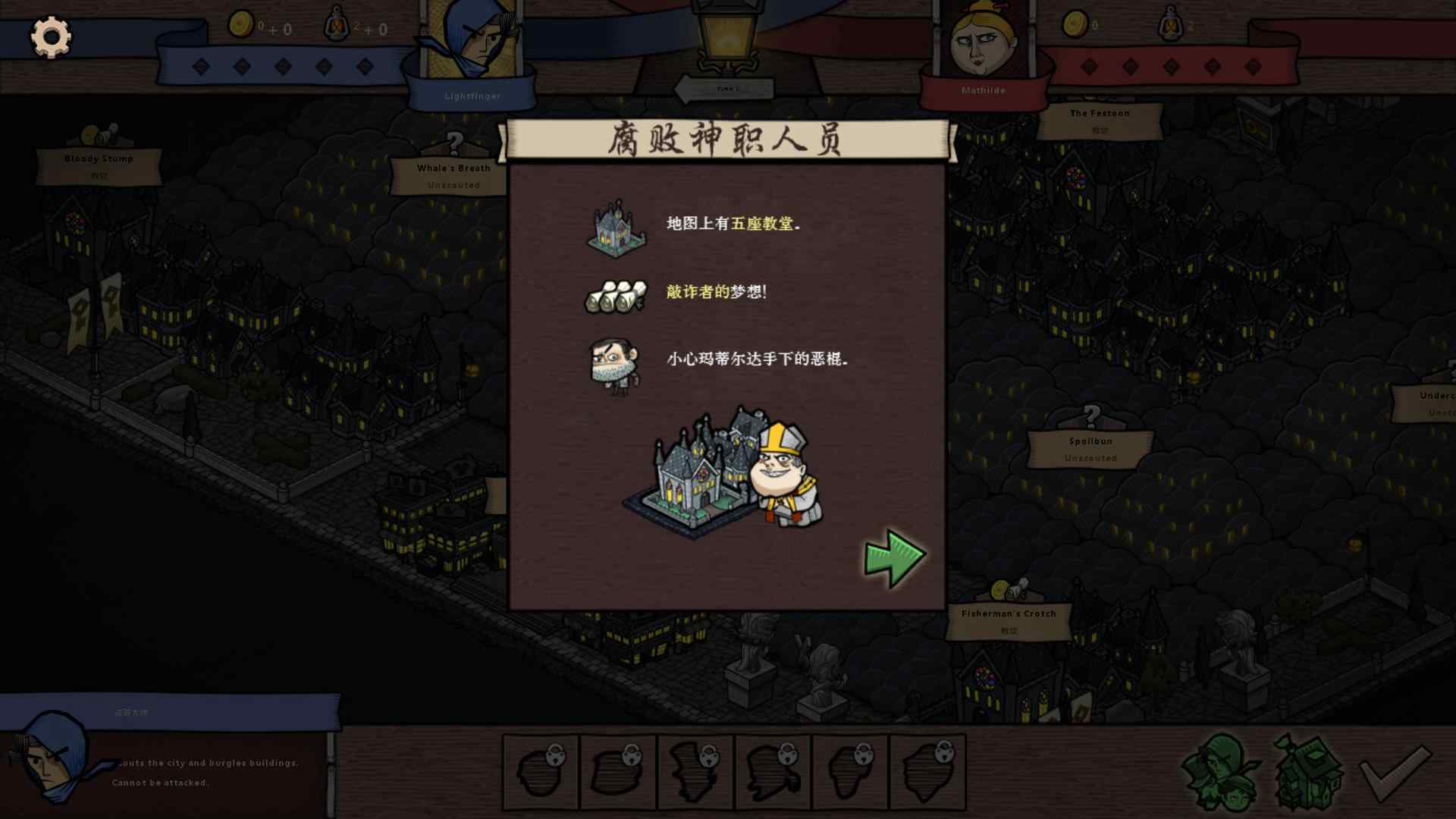Viewport: 1456px width, 819px height.
Task: Select Mathilde's character portrait
Action: pos(984,45)
